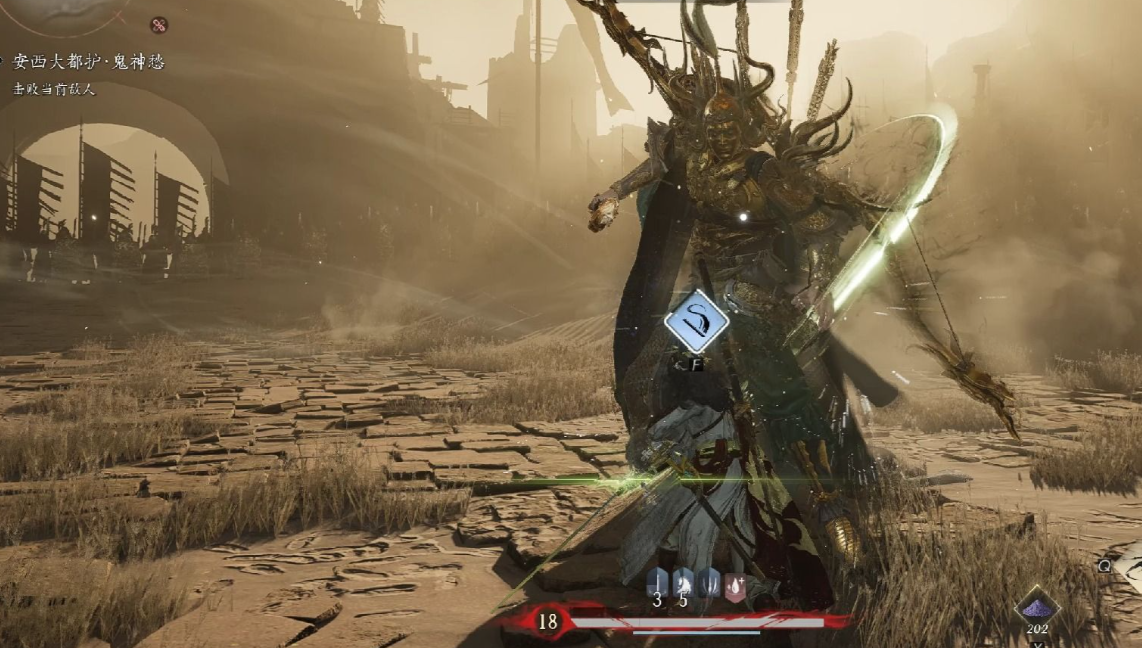The image size is (1142, 648).
Task: Click the sword buff icon showing 3
Action: [657, 583]
